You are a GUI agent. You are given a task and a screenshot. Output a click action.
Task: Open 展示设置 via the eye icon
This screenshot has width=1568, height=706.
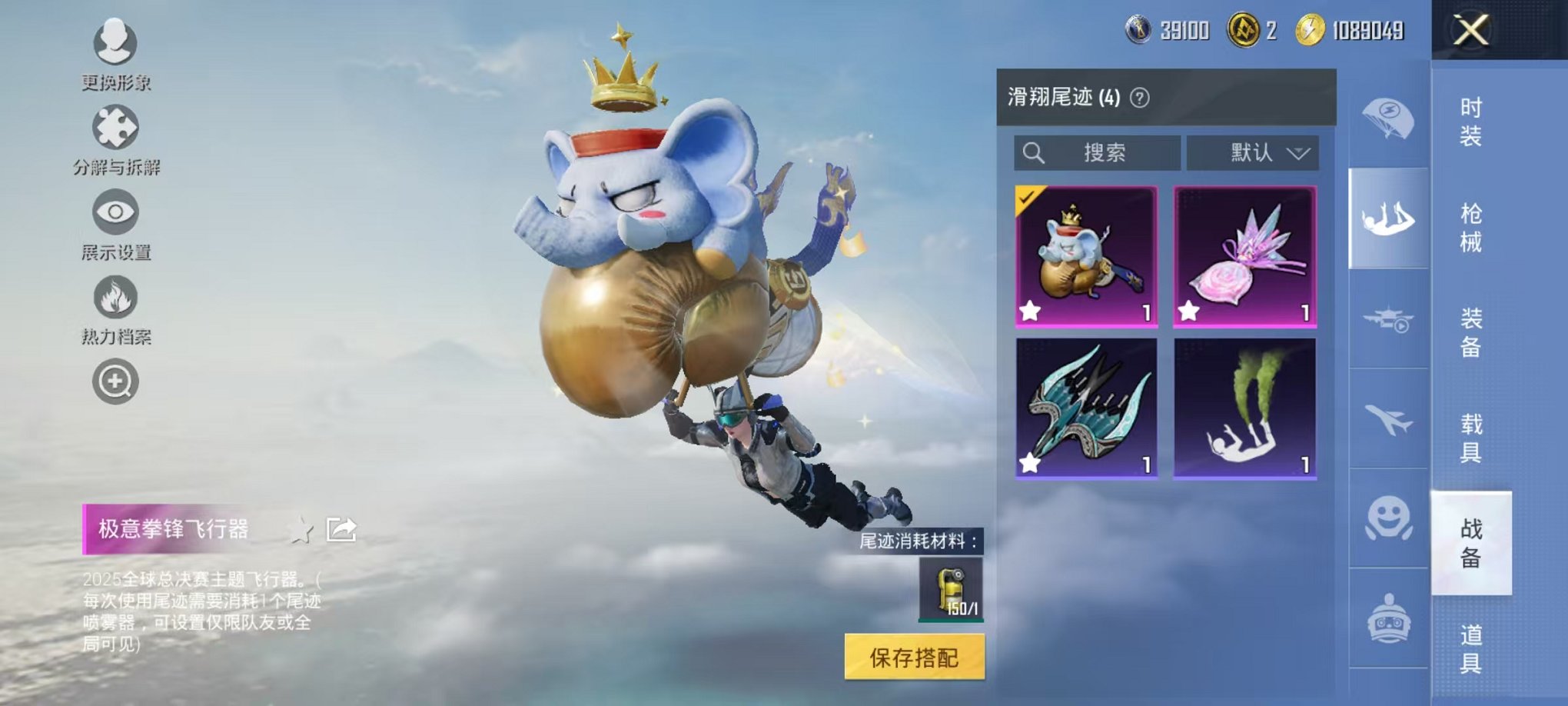[114, 210]
